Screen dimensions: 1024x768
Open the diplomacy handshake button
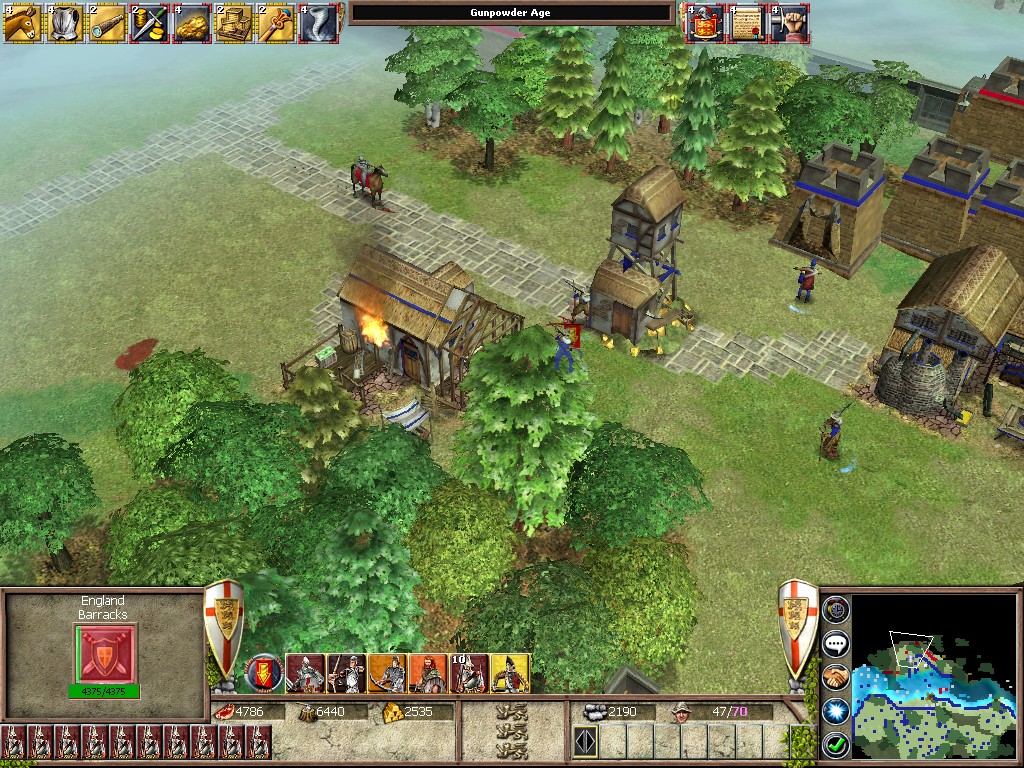pyautogui.click(x=836, y=677)
